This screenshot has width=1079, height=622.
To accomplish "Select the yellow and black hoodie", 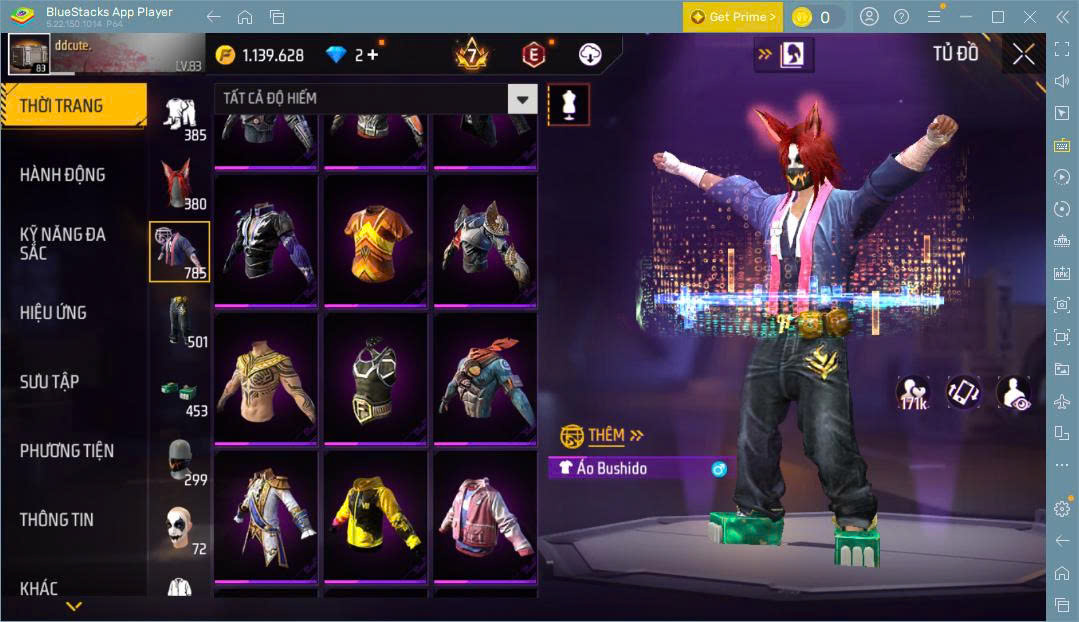I will tap(375, 516).
